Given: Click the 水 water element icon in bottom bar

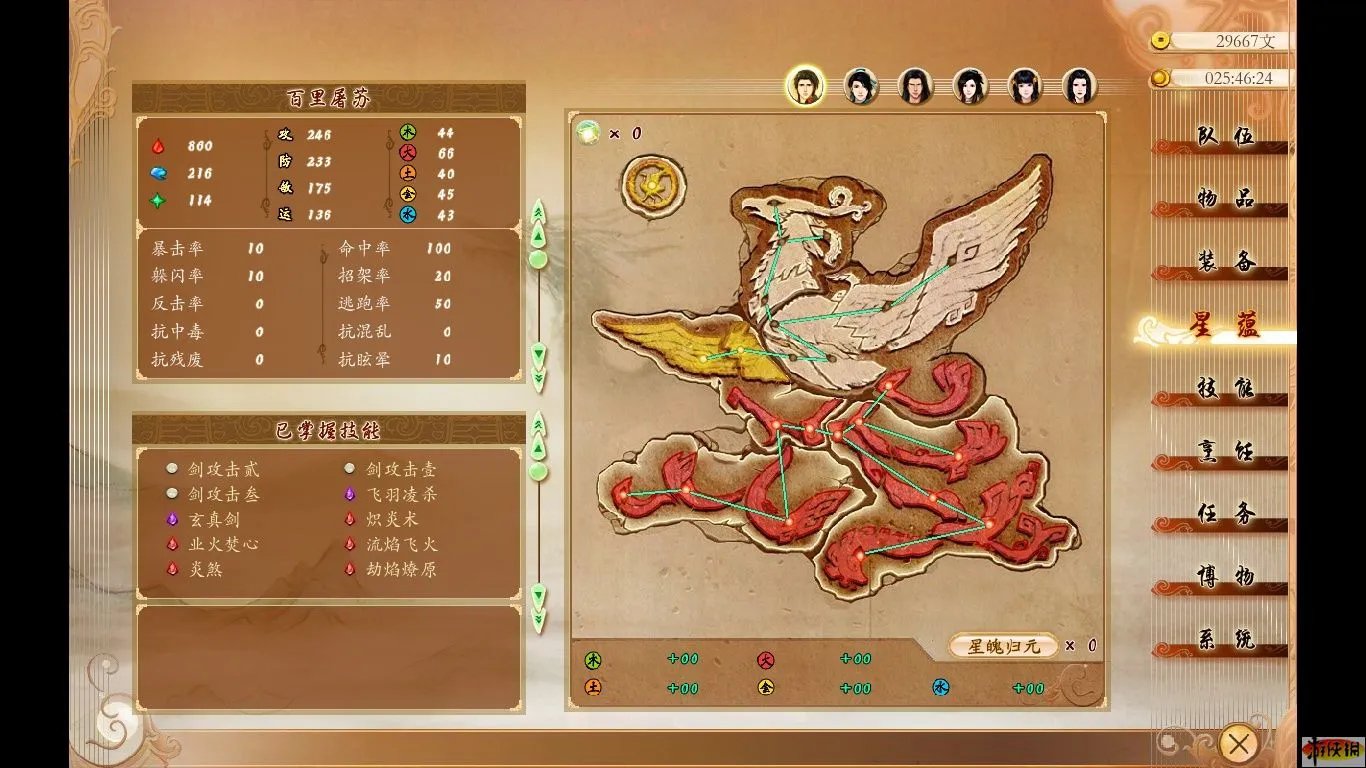Looking at the screenshot, I should [x=940, y=688].
